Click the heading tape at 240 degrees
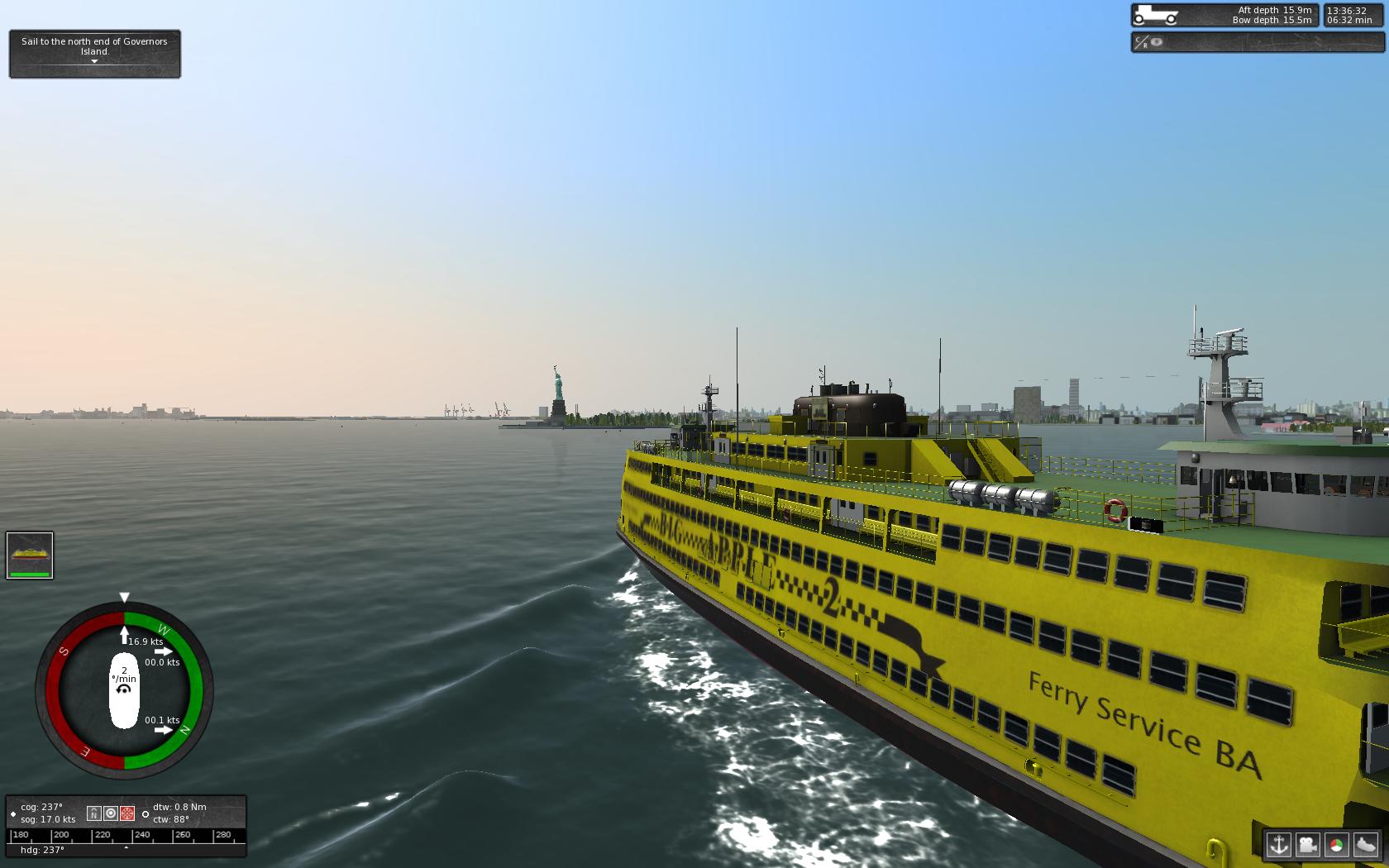The image size is (1389, 868). click(x=141, y=835)
